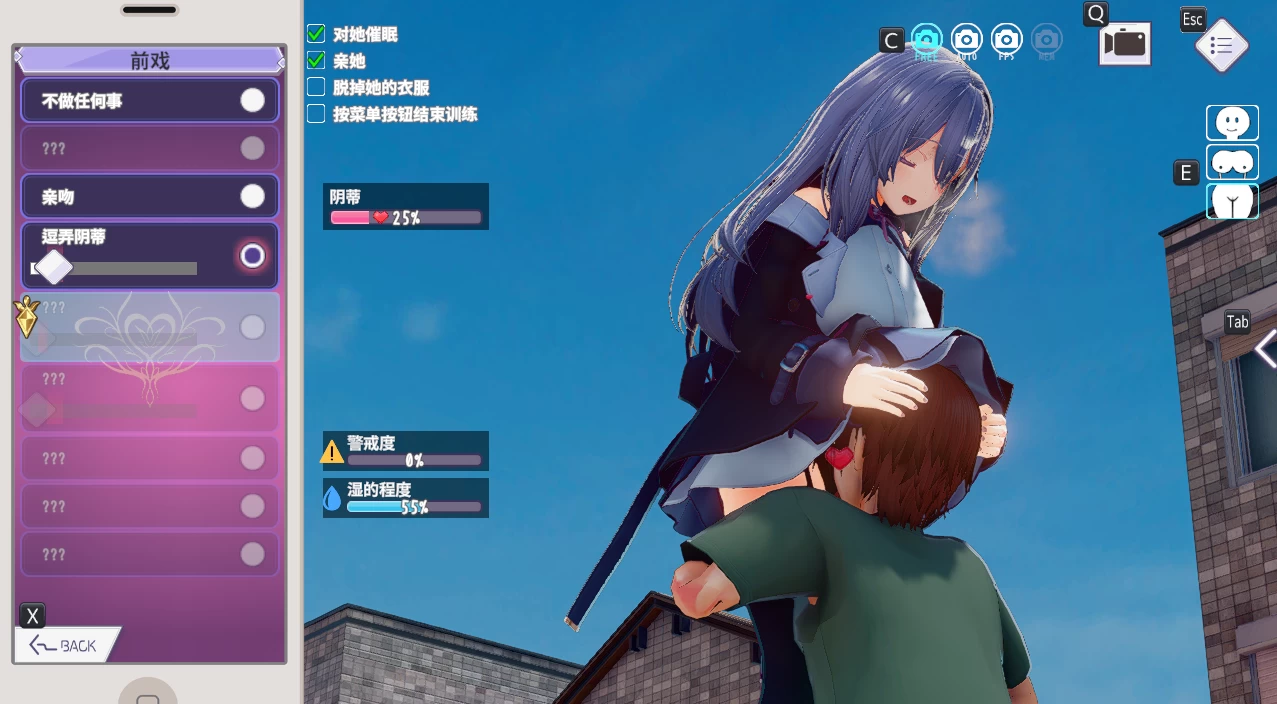
Task: Select the face view icon
Action: (1232, 123)
